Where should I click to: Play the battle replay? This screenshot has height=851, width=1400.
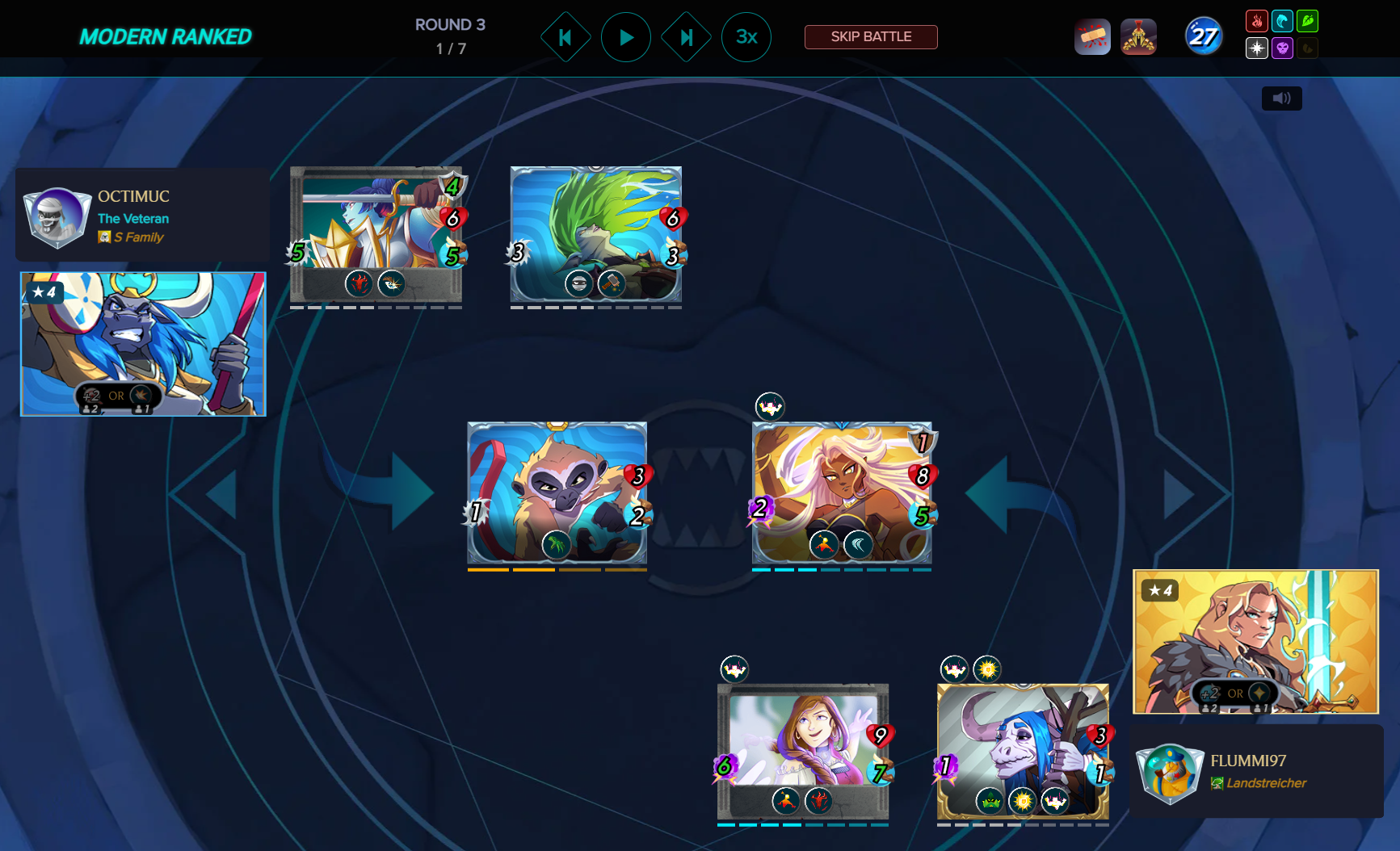coord(625,37)
